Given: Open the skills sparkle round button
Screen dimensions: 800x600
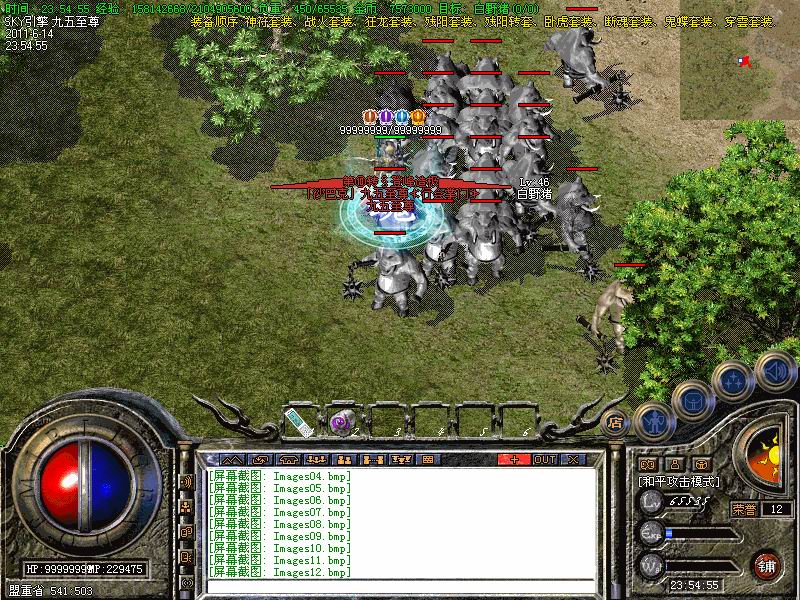Looking at the screenshot, I should (733, 381).
